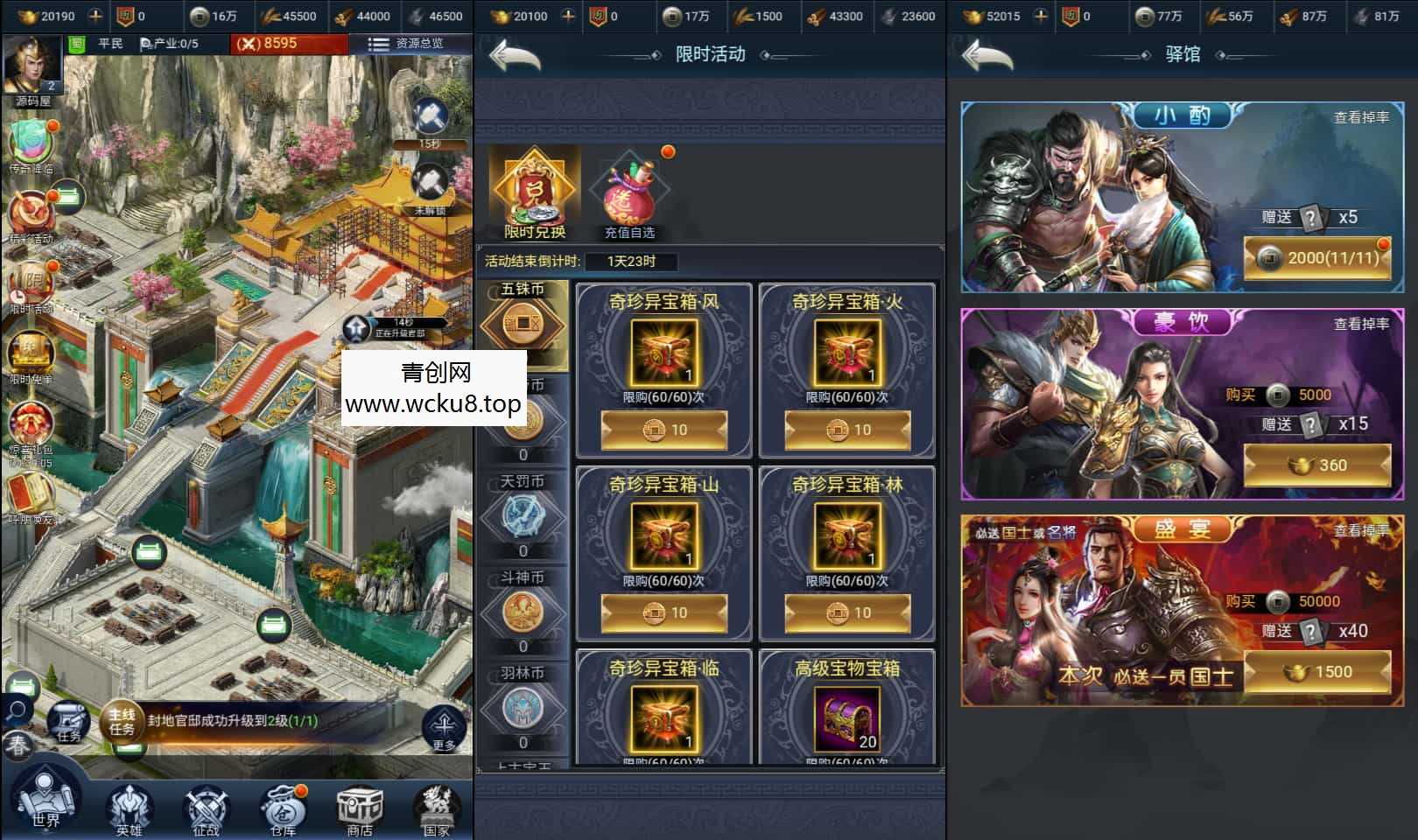1418x840 pixels.
Task: Buy 盛宴 recruitment for 1500 gold
Action: tap(1316, 672)
